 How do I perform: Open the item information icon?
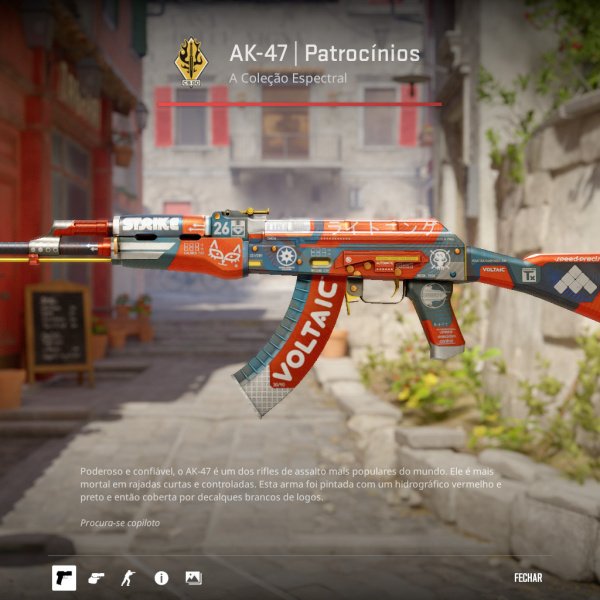point(161,578)
